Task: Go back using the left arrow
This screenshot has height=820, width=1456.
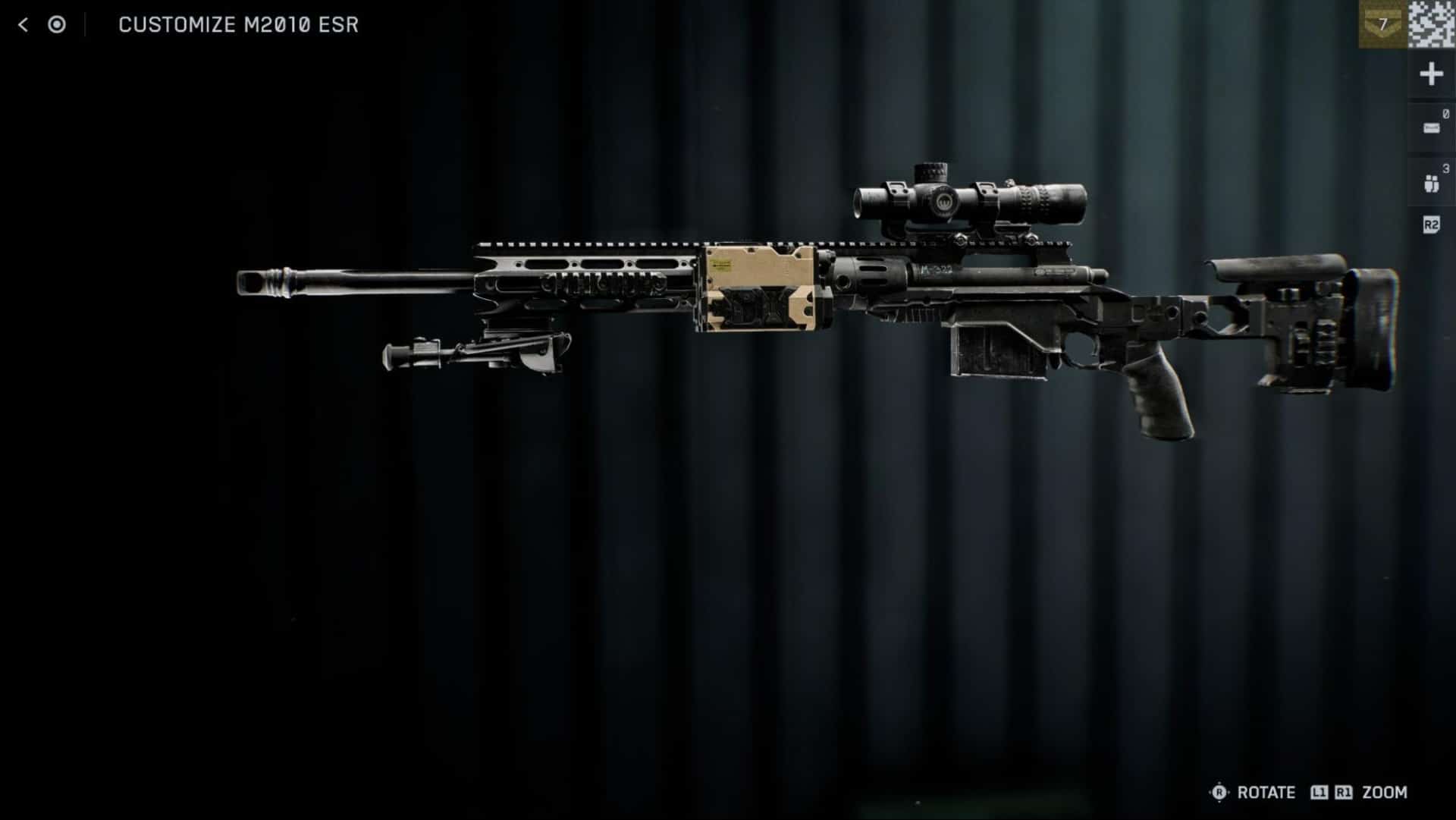Action: coord(23,25)
